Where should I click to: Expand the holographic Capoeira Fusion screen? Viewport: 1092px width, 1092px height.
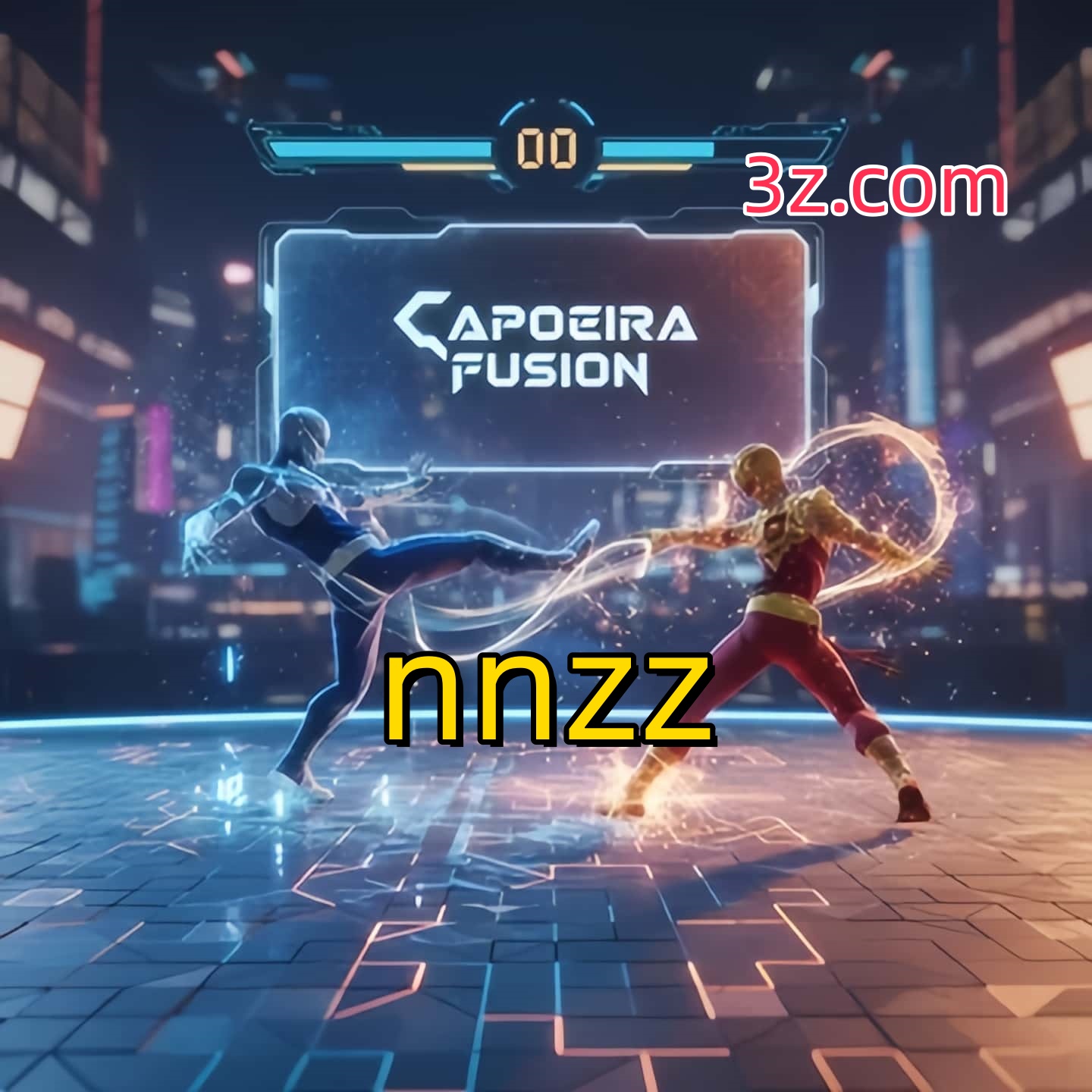546,341
